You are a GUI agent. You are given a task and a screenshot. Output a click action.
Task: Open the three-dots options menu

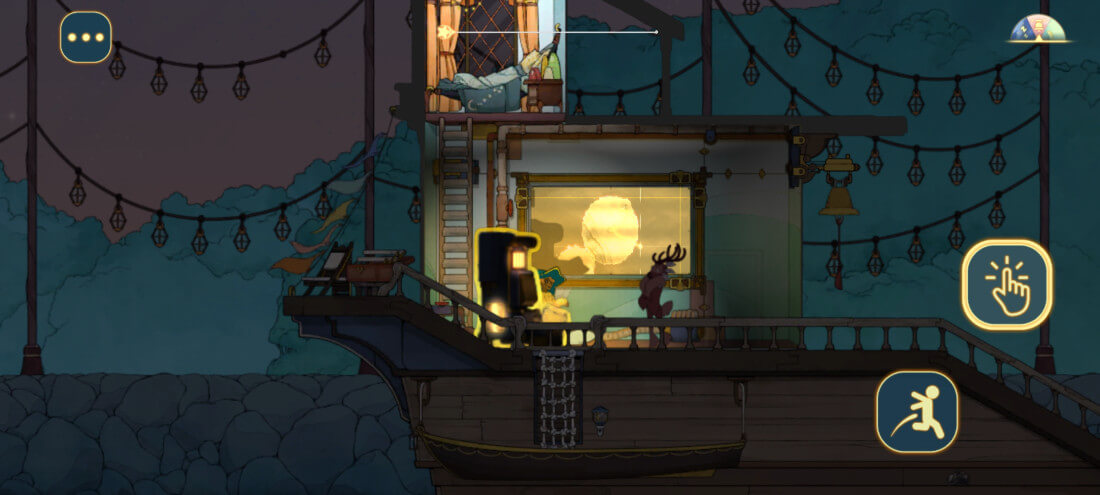(x=86, y=38)
